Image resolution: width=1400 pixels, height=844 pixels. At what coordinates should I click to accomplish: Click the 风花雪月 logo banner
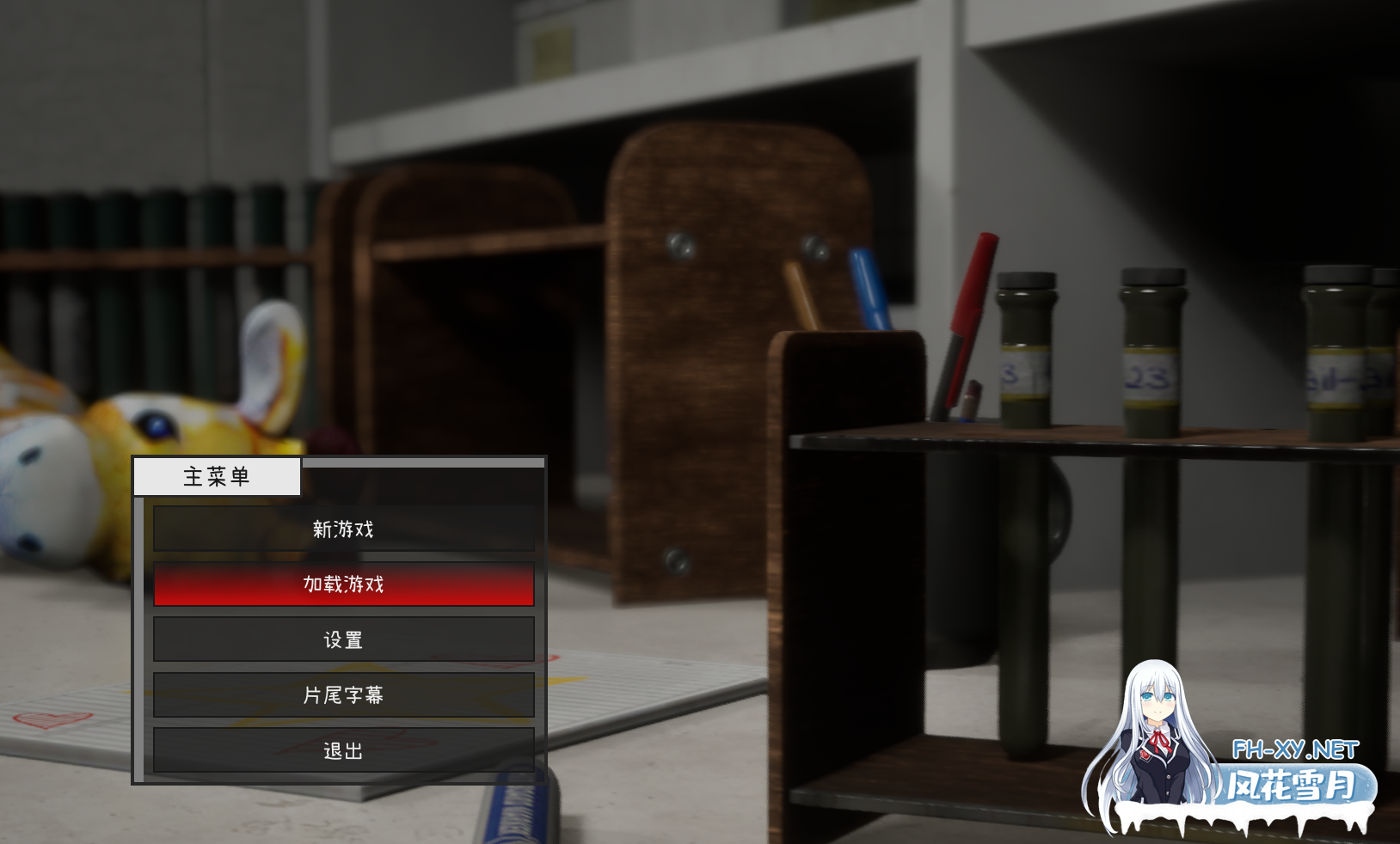pyautogui.click(x=1289, y=784)
